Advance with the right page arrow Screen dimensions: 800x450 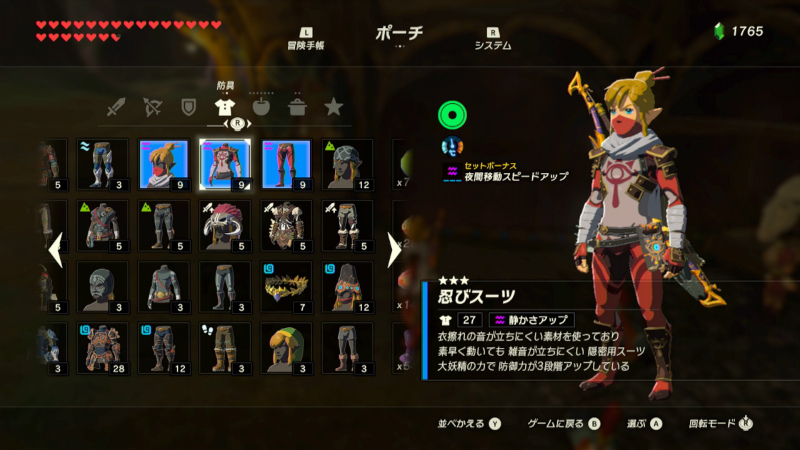tap(393, 250)
